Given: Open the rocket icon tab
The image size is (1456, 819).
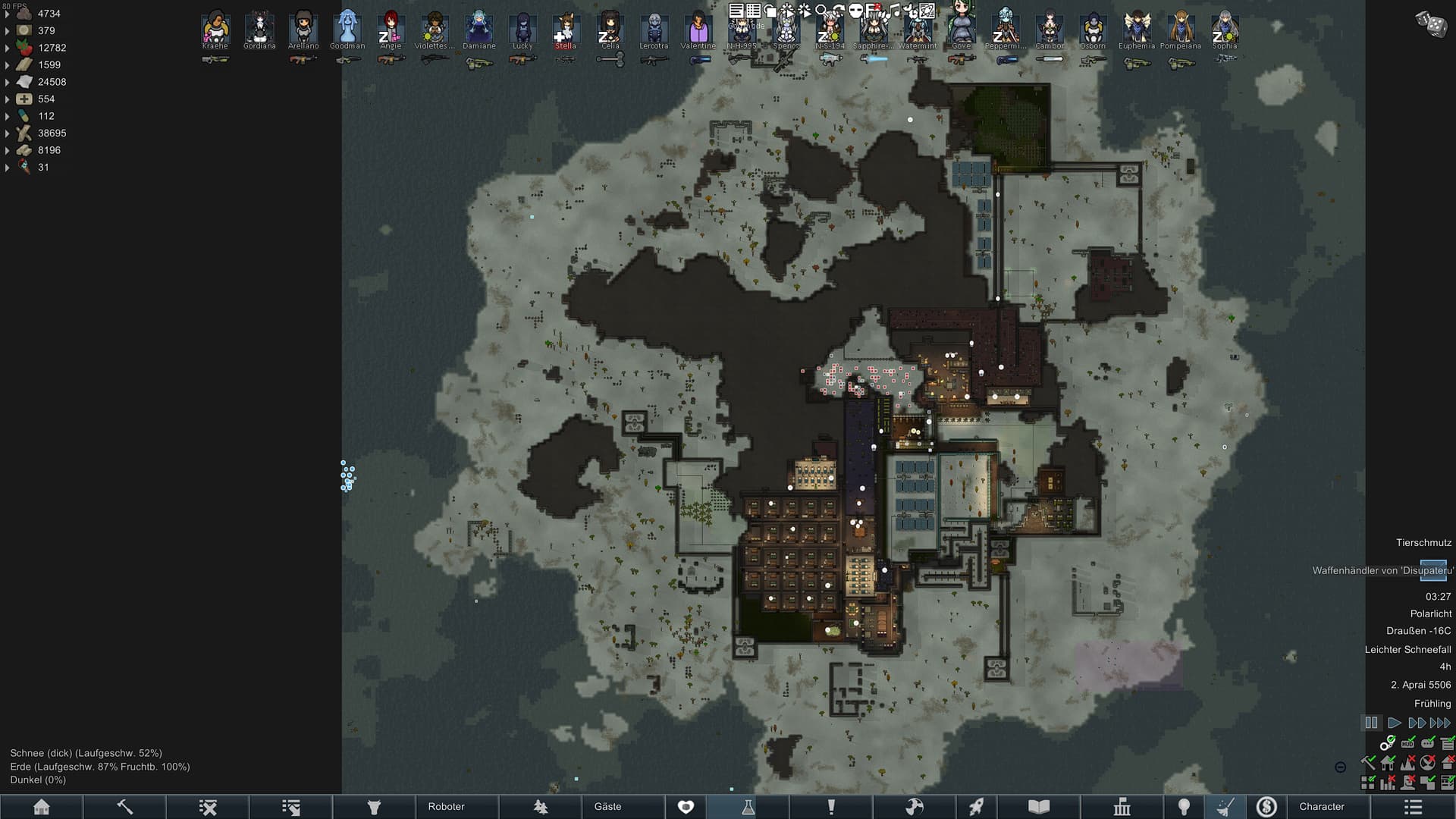Looking at the screenshot, I should (x=977, y=807).
